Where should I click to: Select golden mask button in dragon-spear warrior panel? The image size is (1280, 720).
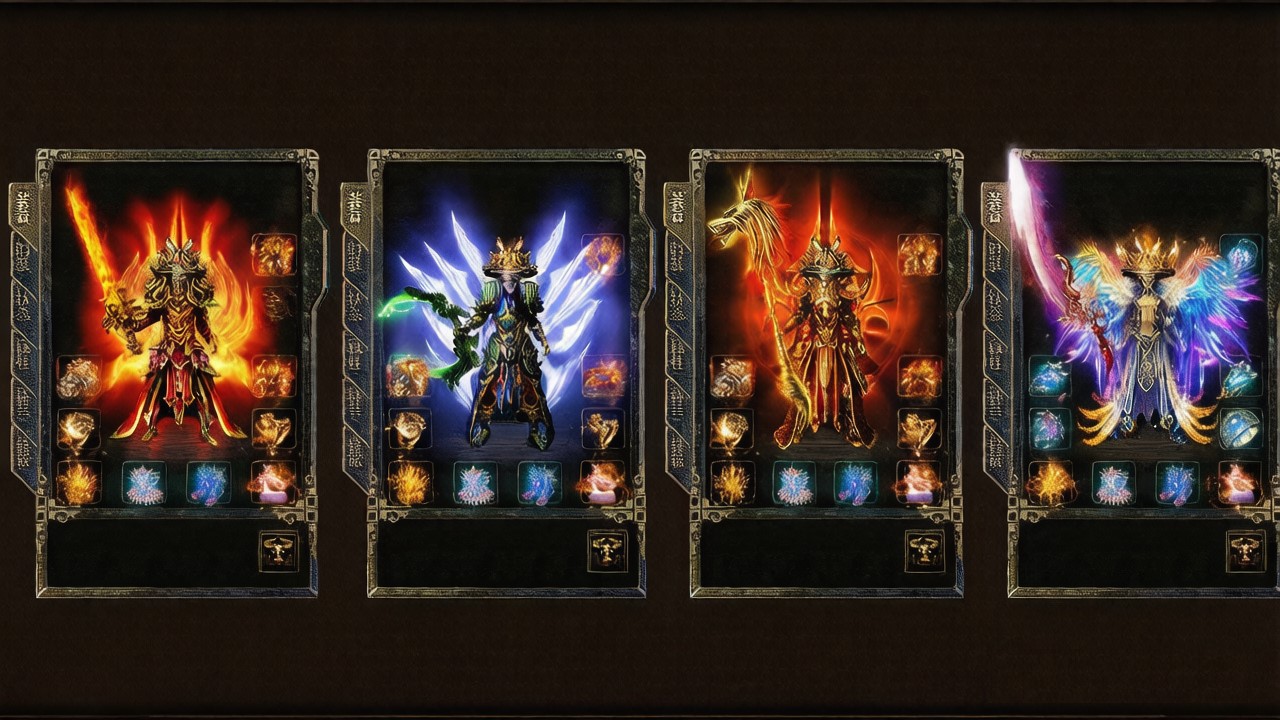coord(924,551)
